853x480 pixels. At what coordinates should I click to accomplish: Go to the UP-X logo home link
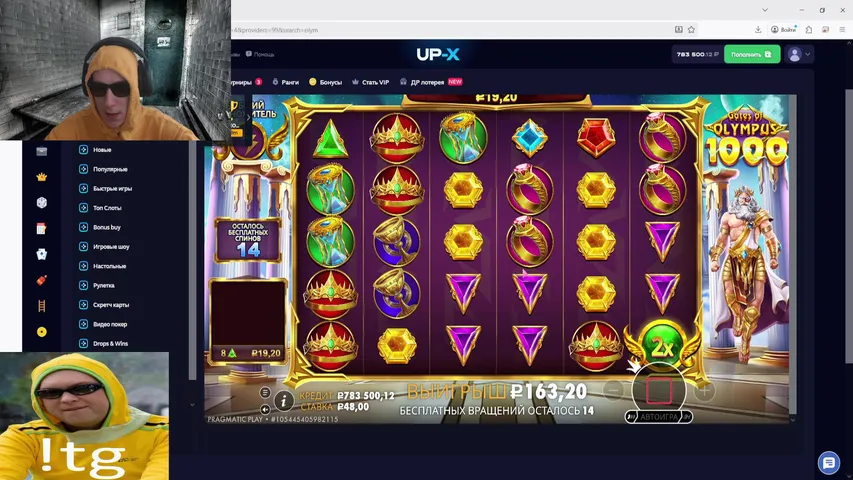[438, 54]
